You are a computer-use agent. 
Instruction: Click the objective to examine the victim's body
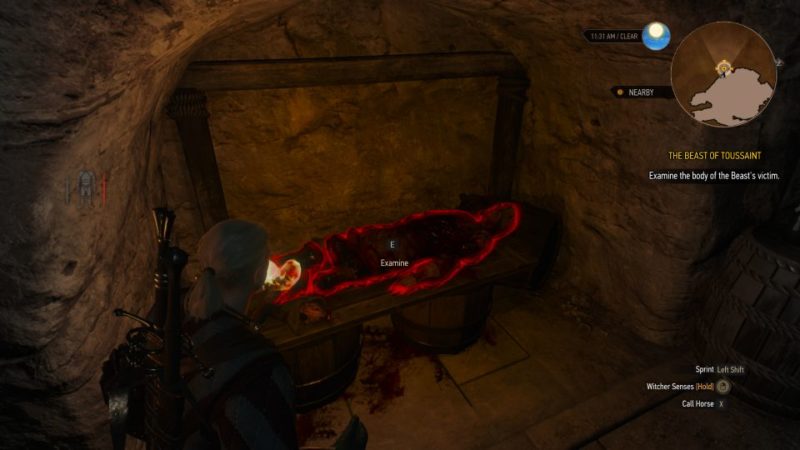712,175
